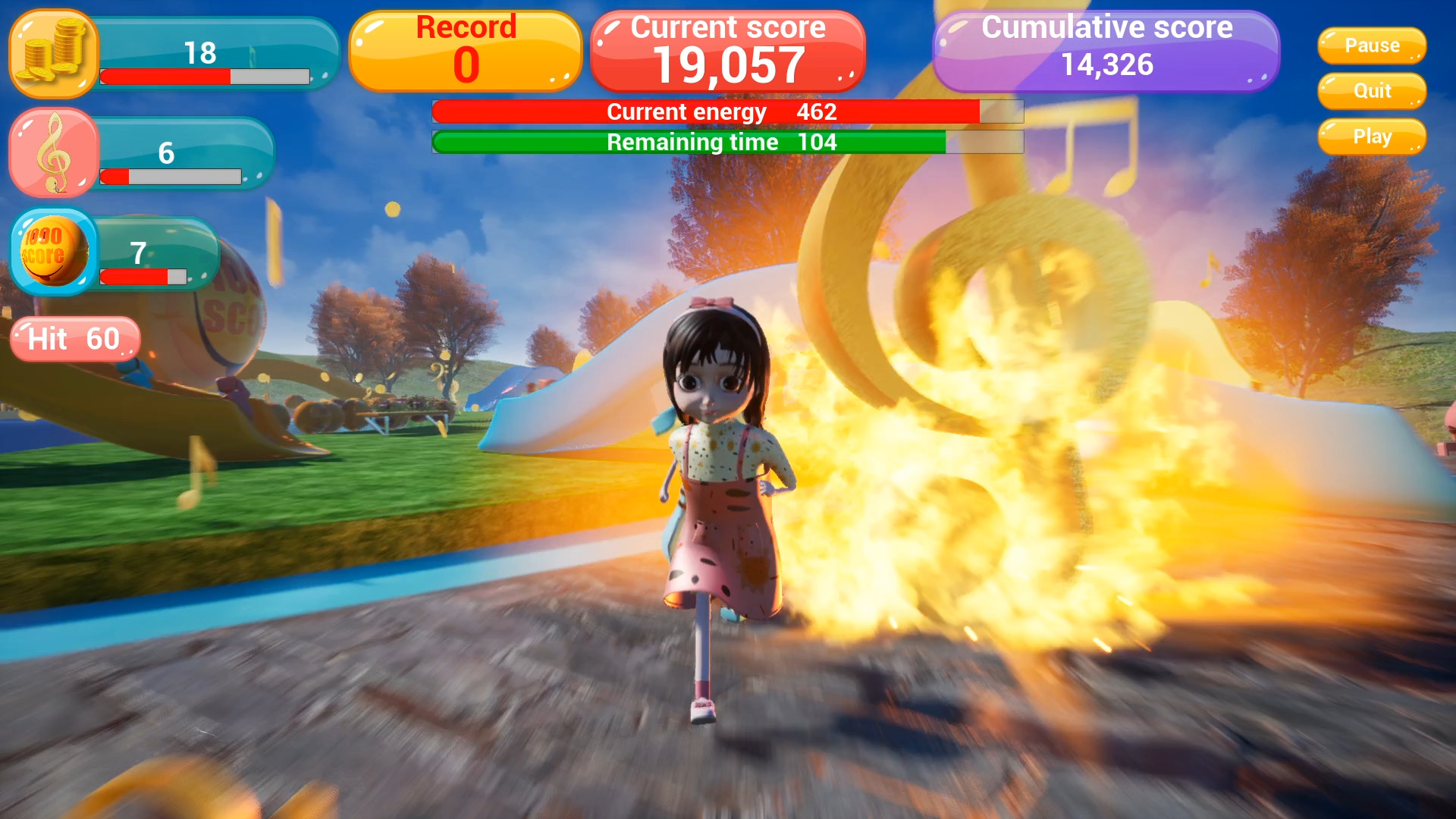The image size is (1456, 819).
Task: Click the red progress bar below 6
Action: 171,177
